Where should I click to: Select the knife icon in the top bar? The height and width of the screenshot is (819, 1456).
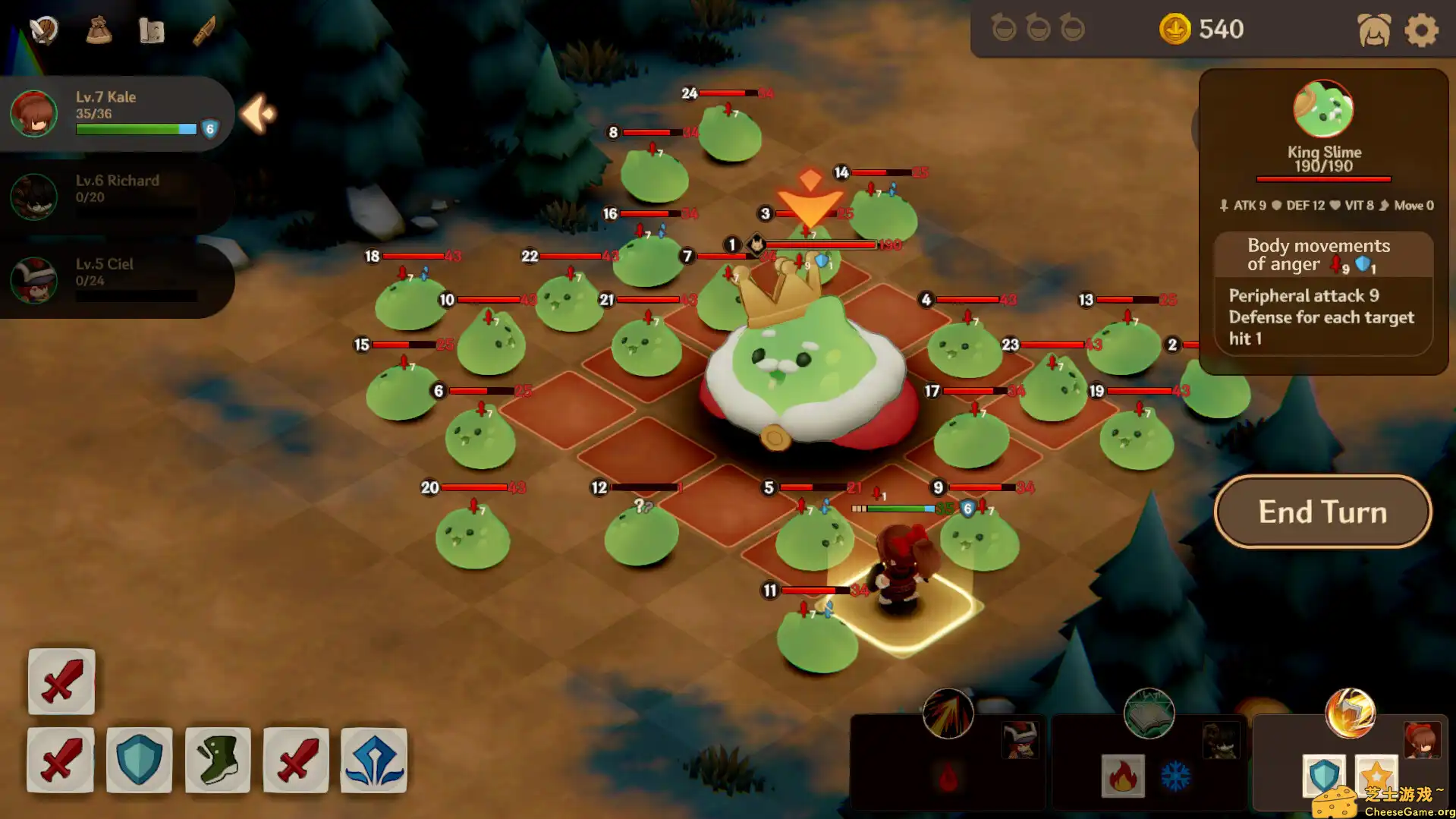pyautogui.click(x=203, y=29)
